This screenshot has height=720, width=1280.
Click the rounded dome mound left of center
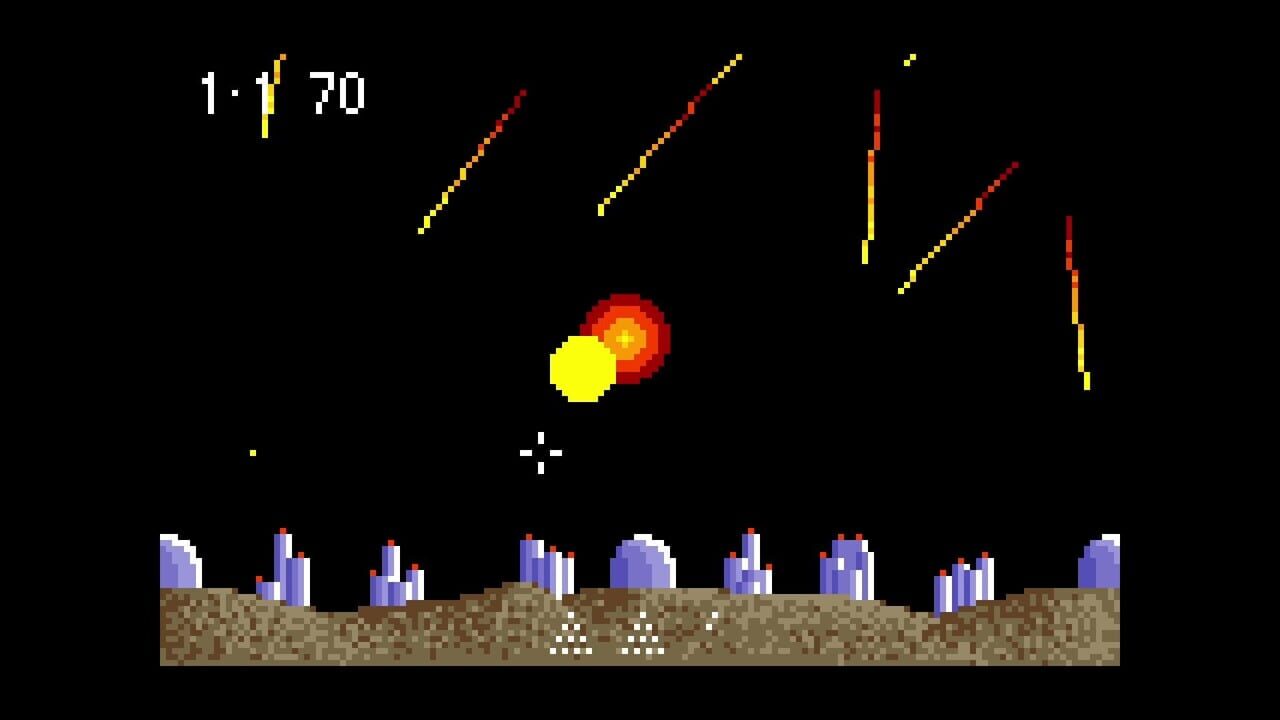(x=183, y=560)
